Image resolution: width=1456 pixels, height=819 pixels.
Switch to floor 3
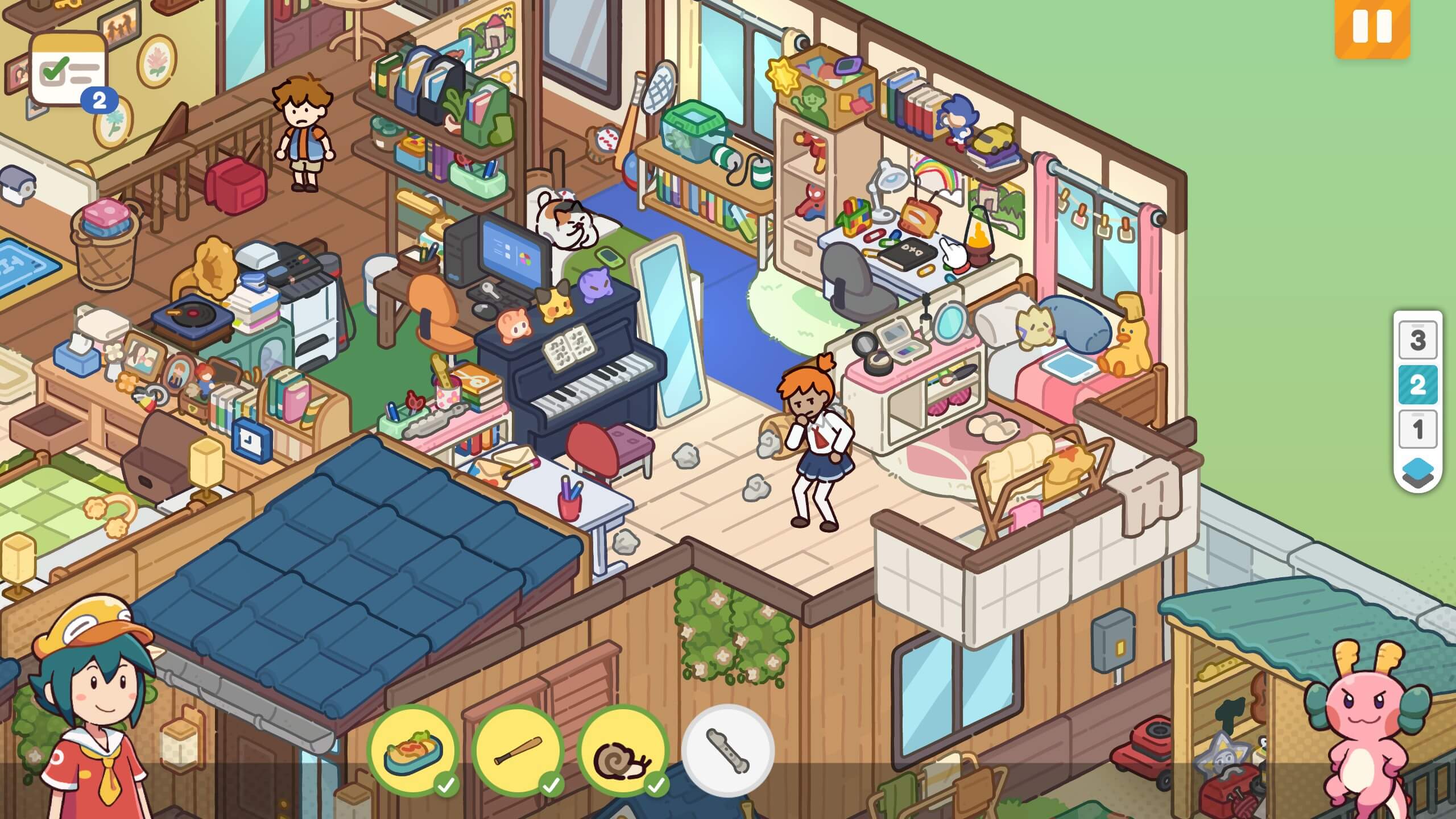1417,340
